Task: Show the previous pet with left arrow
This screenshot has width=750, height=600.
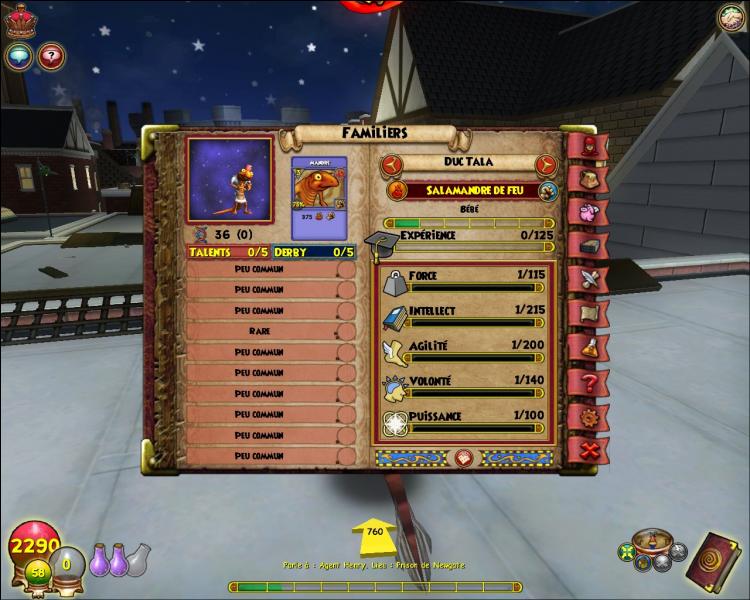Action: tap(392, 164)
